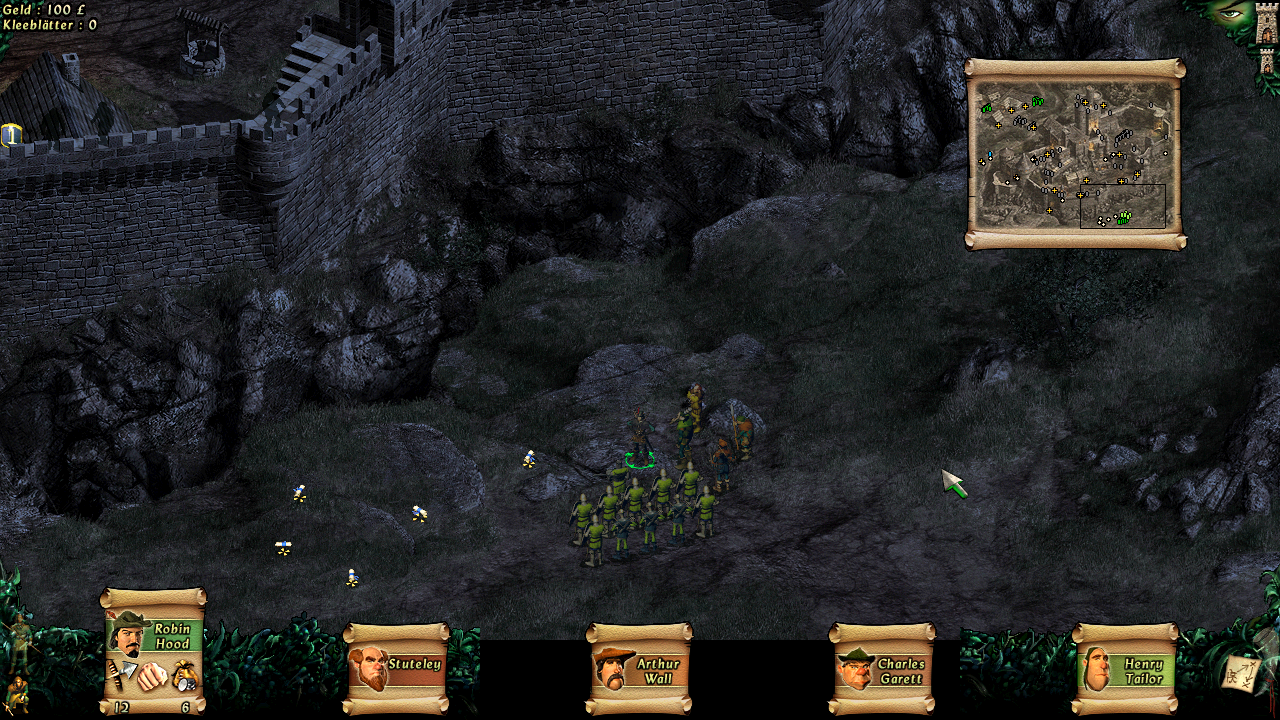Image resolution: width=1280 pixels, height=720 pixels.
Task: Choose Arthur Wall's character scroll
Action: pos(639,669)
